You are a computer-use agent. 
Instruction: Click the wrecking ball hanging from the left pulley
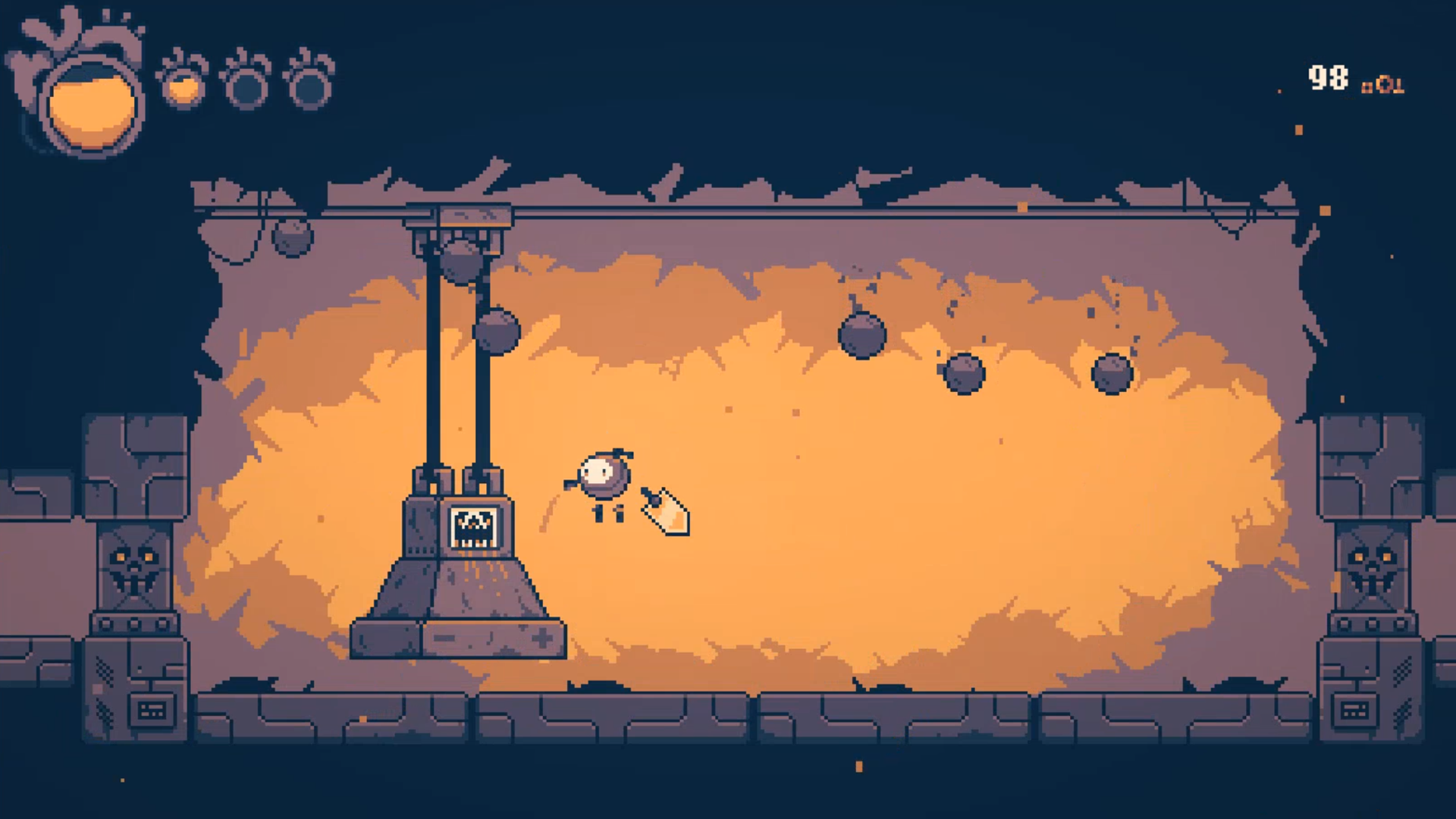click(462, 260)
